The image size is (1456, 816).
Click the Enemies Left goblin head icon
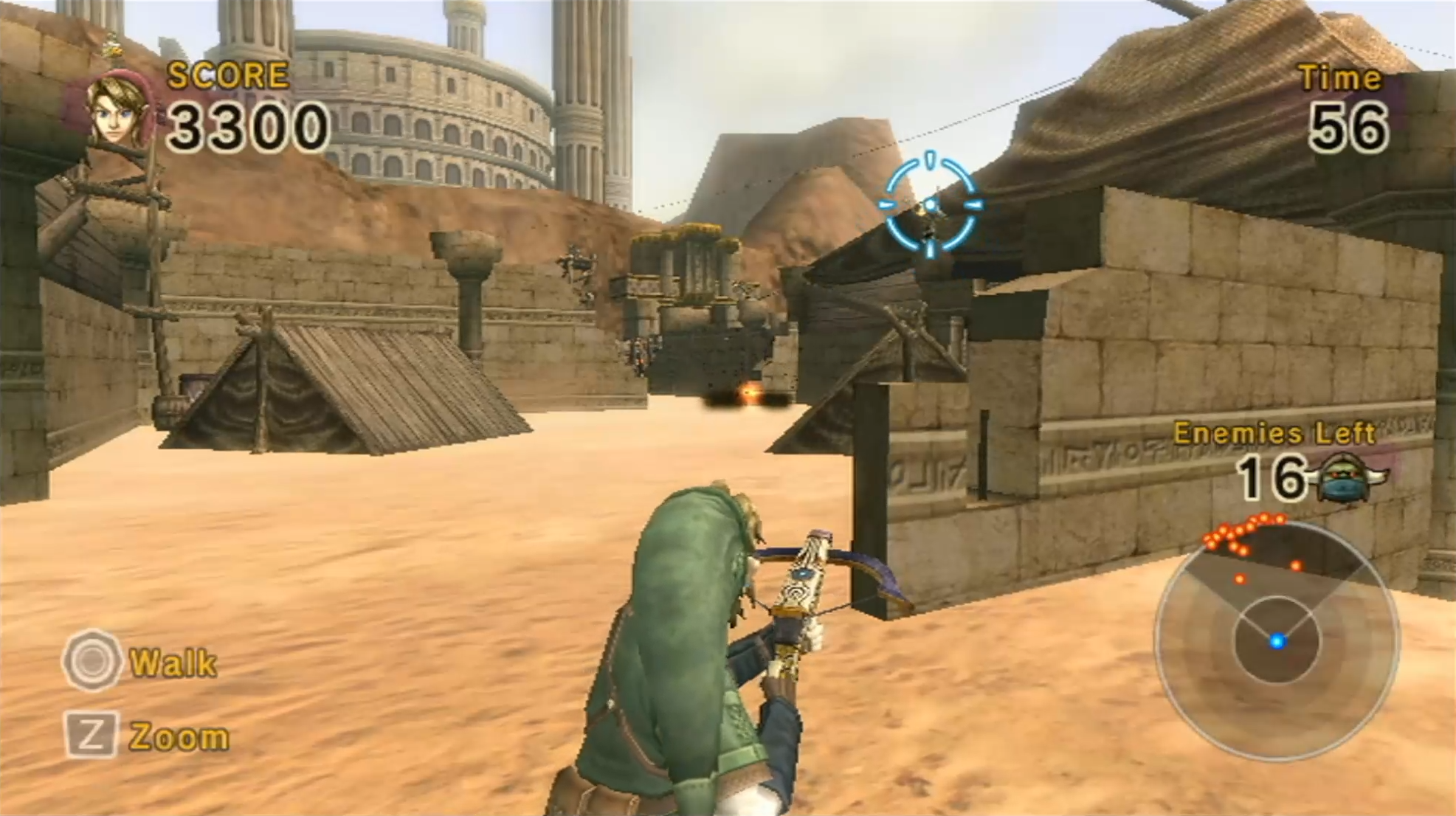(x=1345, y=477)
